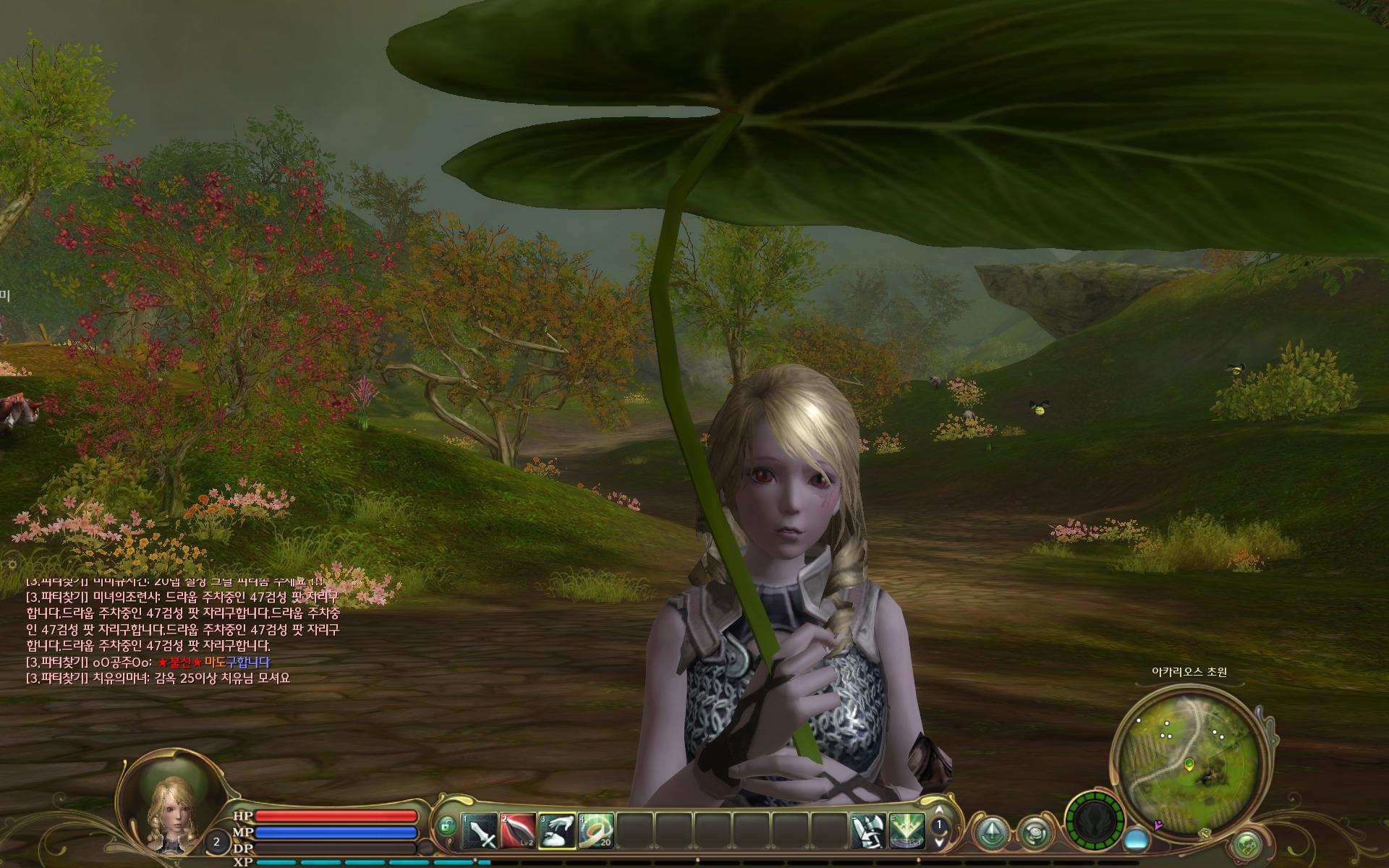Switch to the next hotbar page with up arrow
The width and height of the screenshot is (1389, 868).
pyautogui.click(x=939, y=810)
